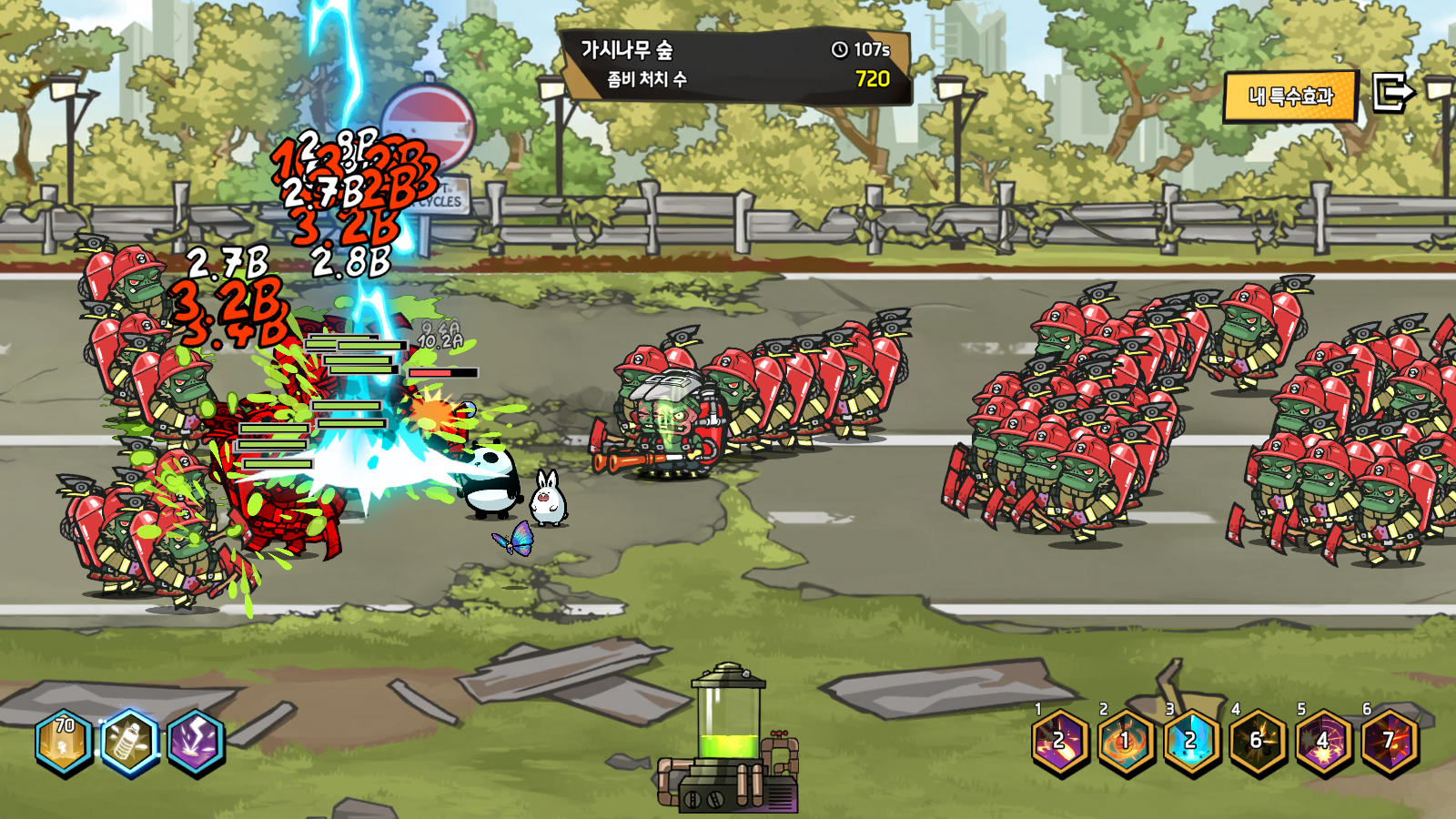Image resolution: width=1456 pixels, height=819 pixels.
Task: Trigger the red slash skill in slot 6
Action: 1389,742
